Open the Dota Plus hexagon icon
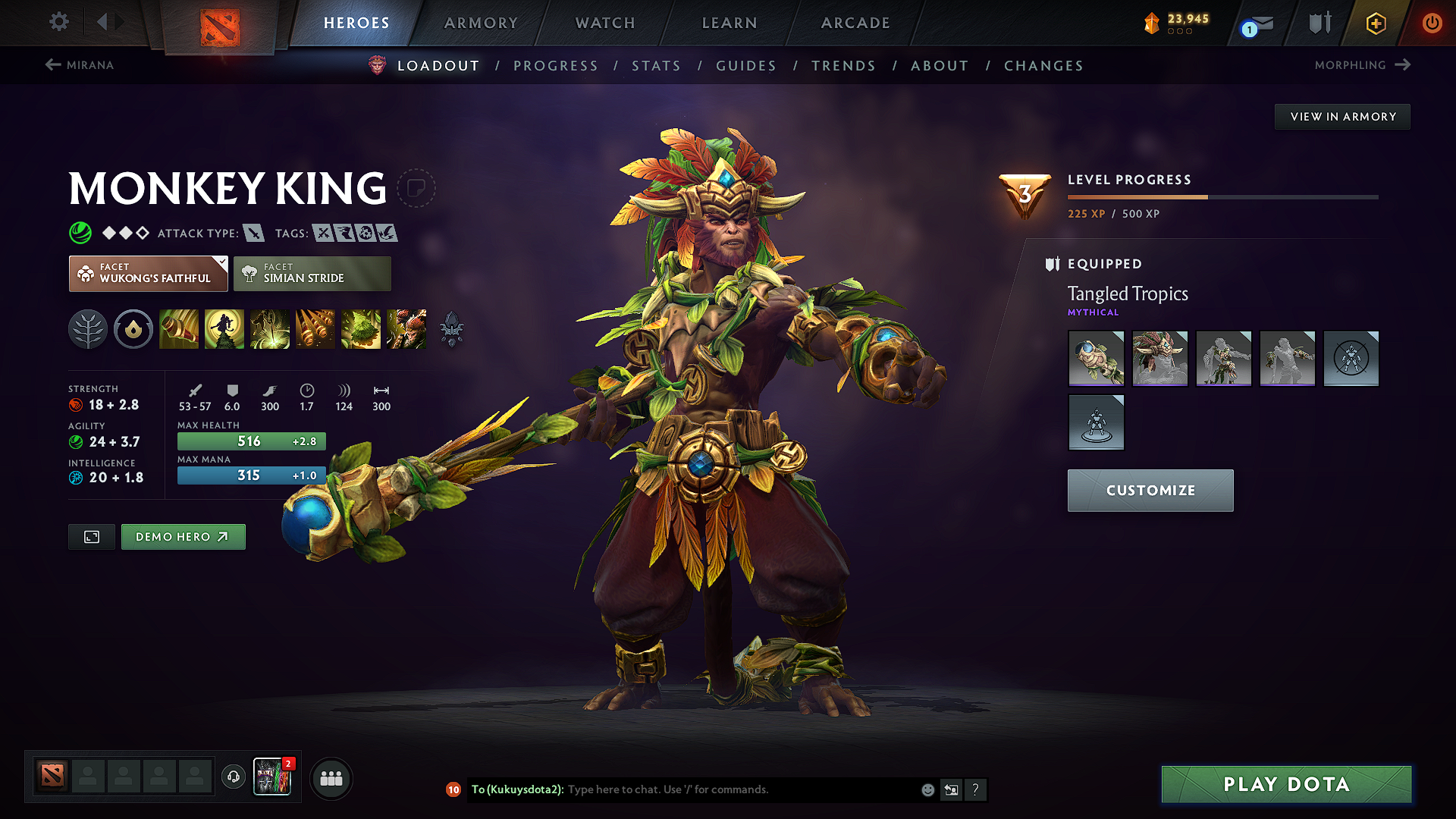Image resolution: width=1456 pixels, height=819 pixels. point(1375,23)
